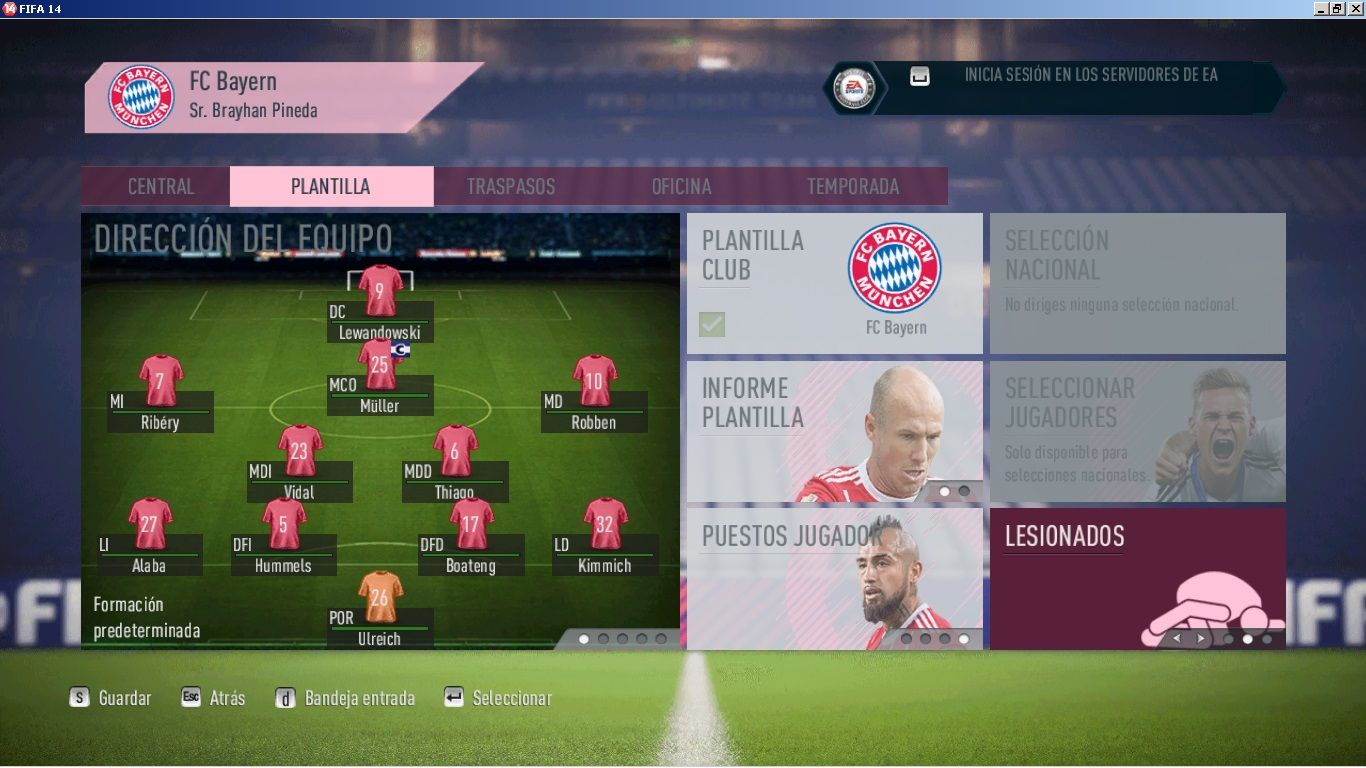1366x768 pixels.
Task: Show the TEMPORADA tab
Action: (853, 187)
